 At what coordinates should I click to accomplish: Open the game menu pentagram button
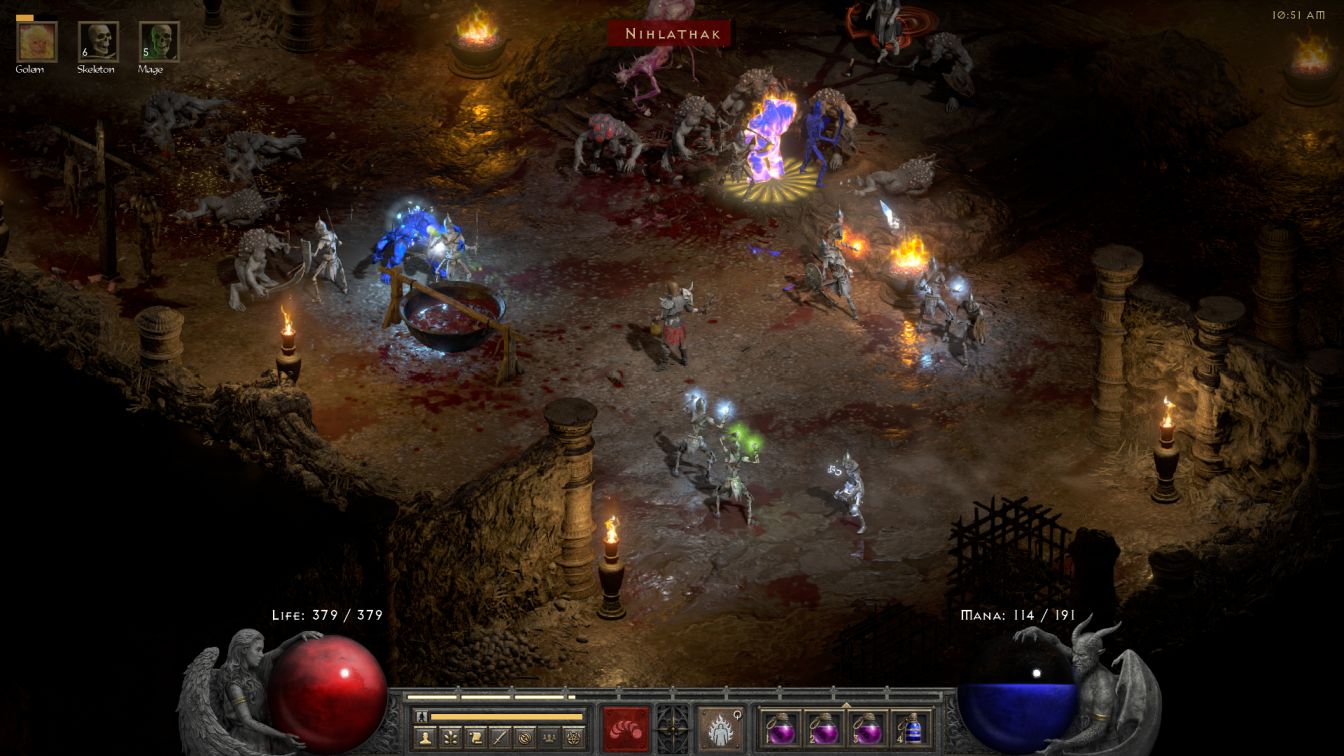click(x=571, y=738)
